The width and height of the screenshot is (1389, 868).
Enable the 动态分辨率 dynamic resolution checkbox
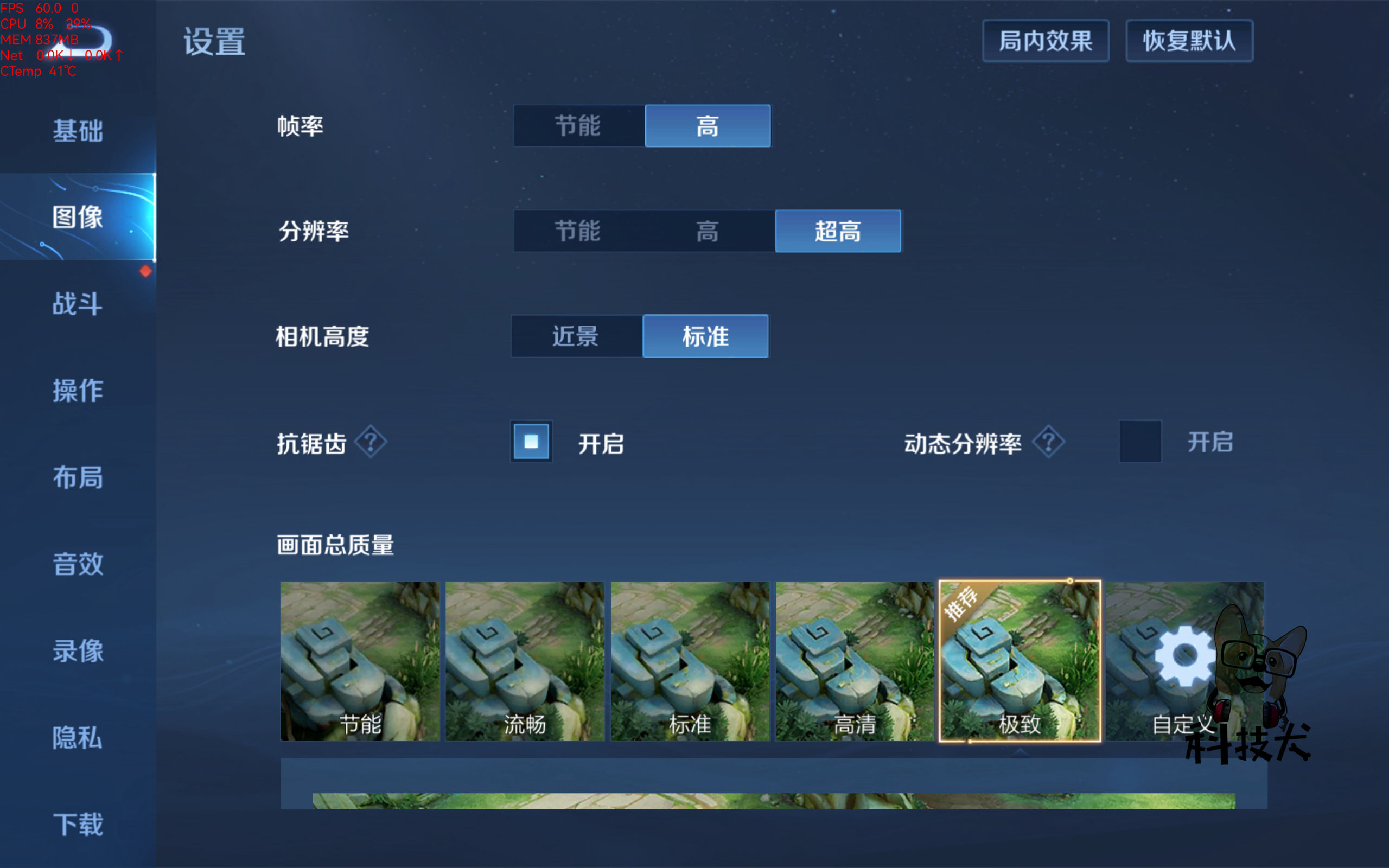pyautogui.click(x=1140, y=441)
